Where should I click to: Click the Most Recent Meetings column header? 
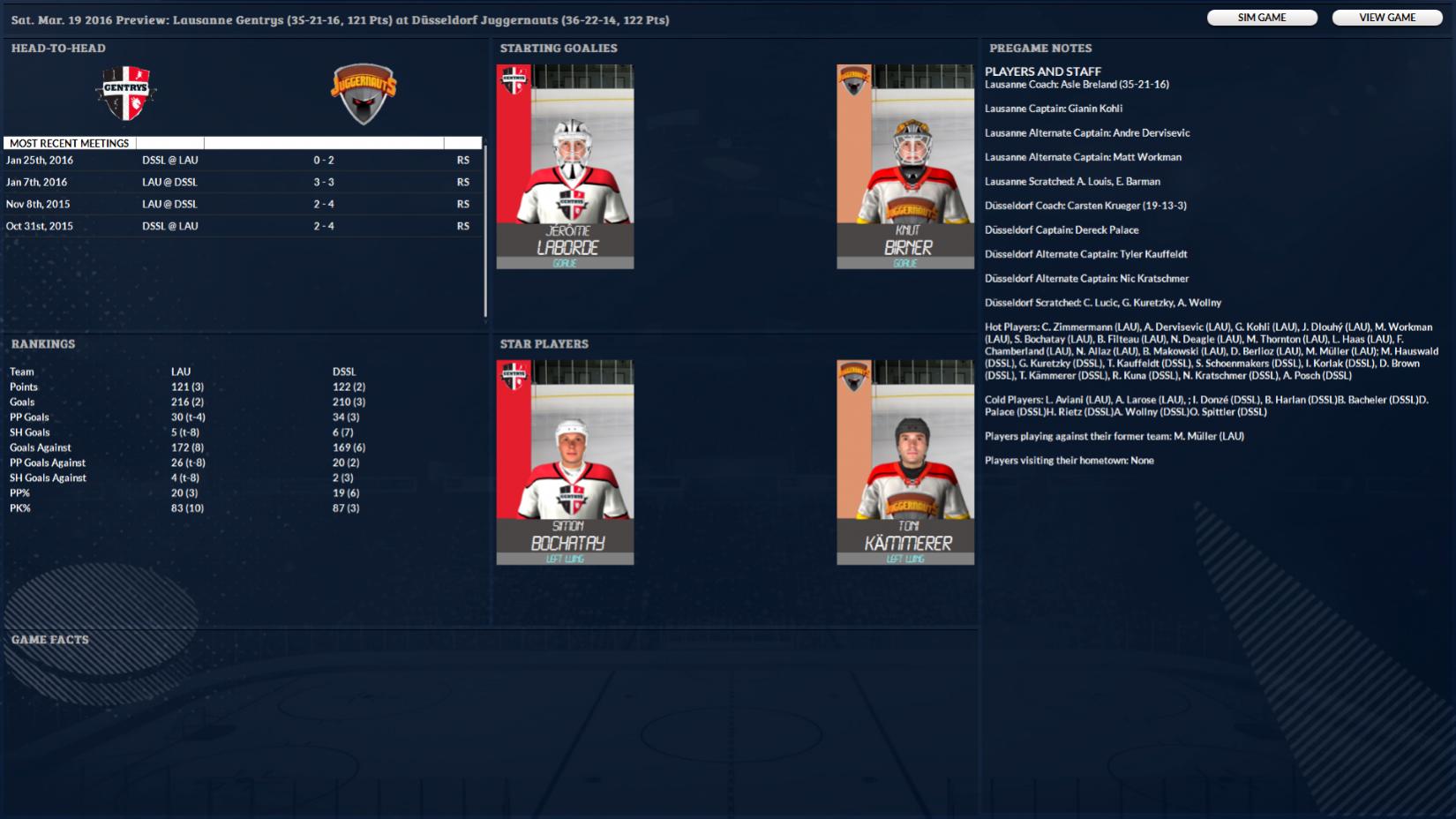(70, 143)
